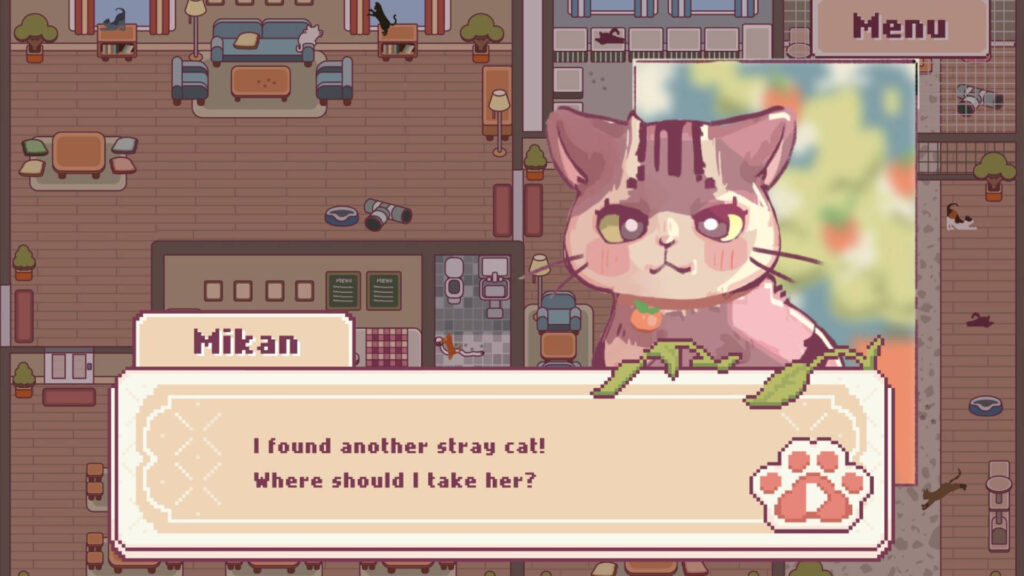The width and height of the screenshot is (1024, 576).
Task: Open the Menu button
Action: [899, 27]
